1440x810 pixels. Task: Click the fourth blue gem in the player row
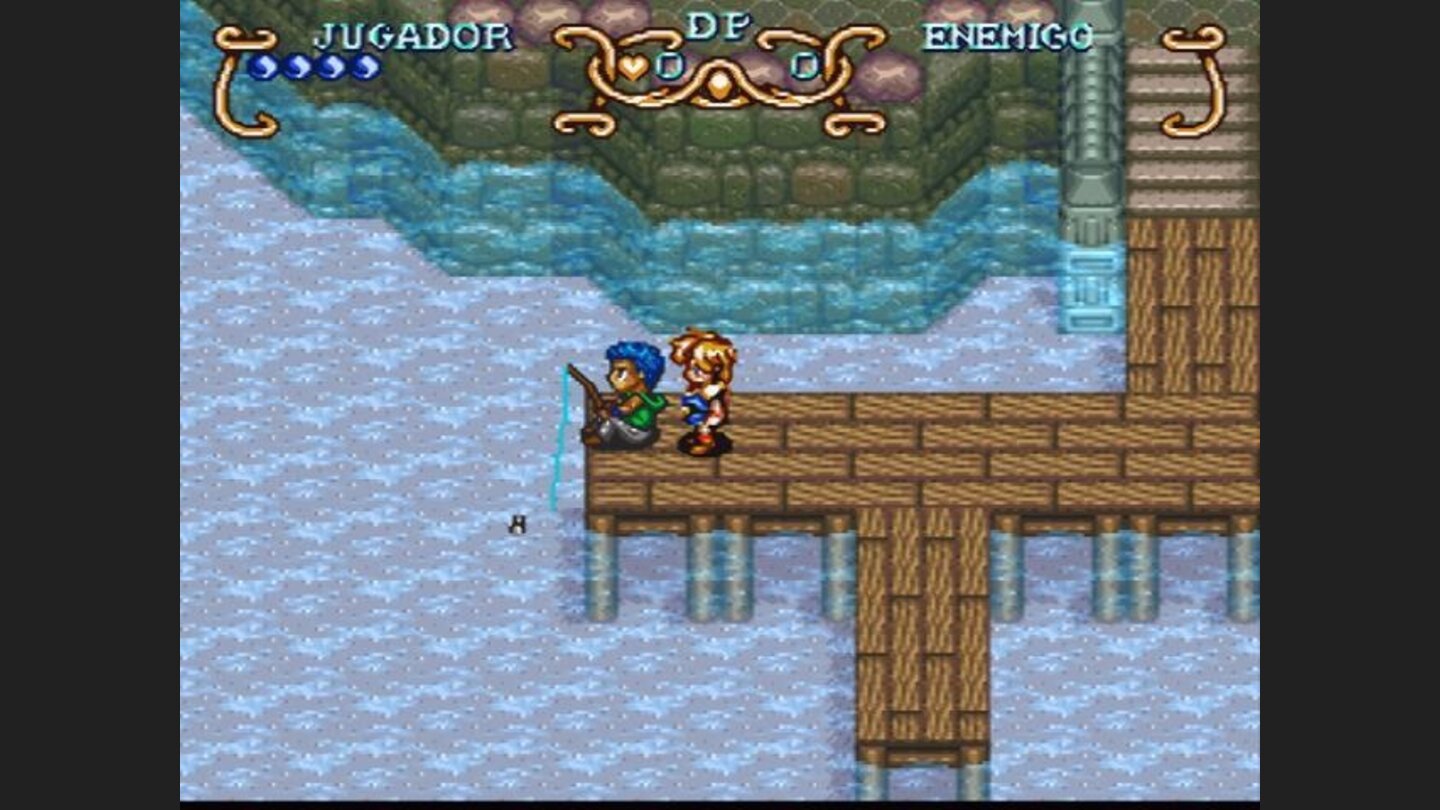coord(365,68)
